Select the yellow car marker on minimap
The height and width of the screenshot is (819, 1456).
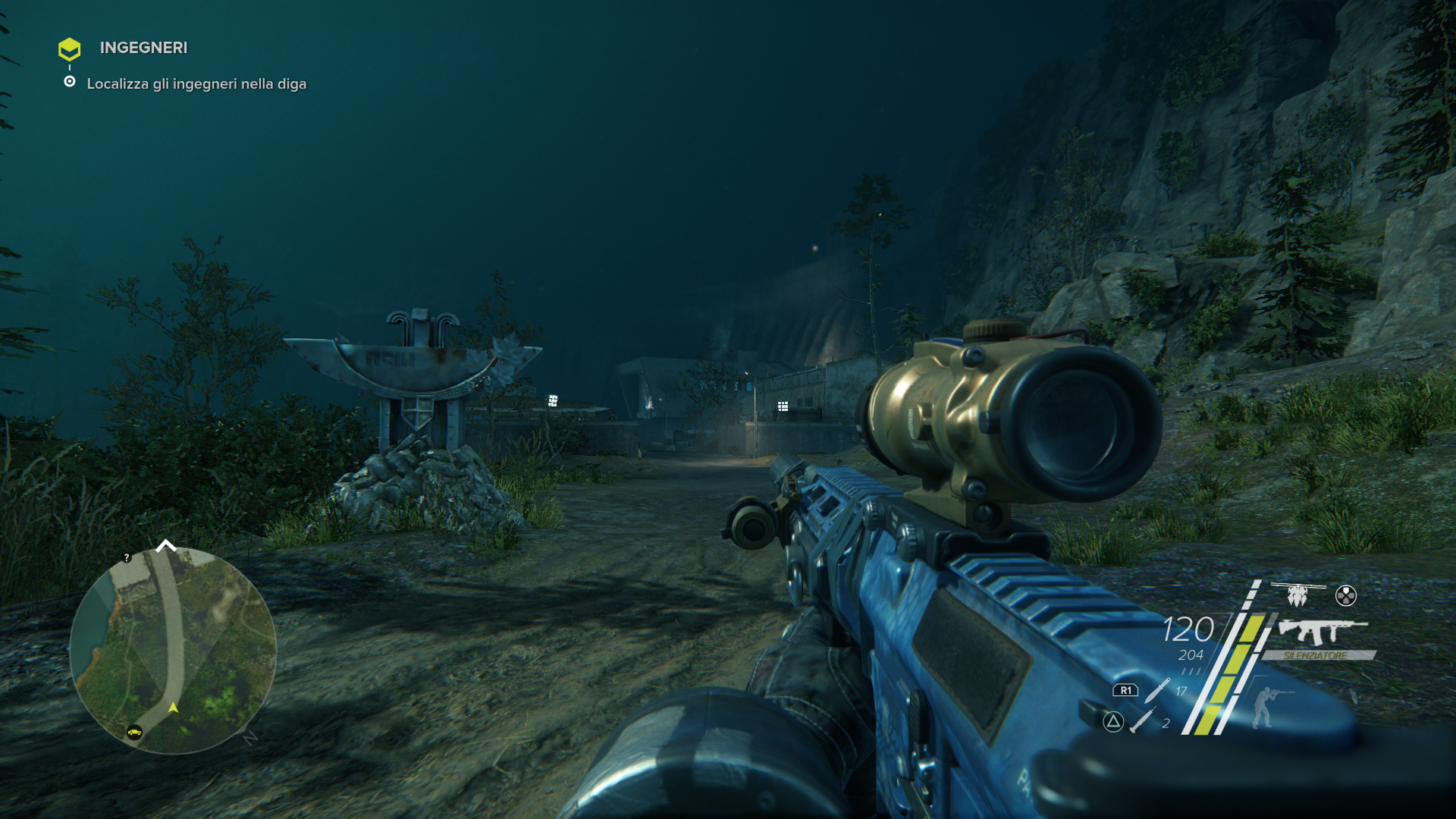click(x=134, y=732)
